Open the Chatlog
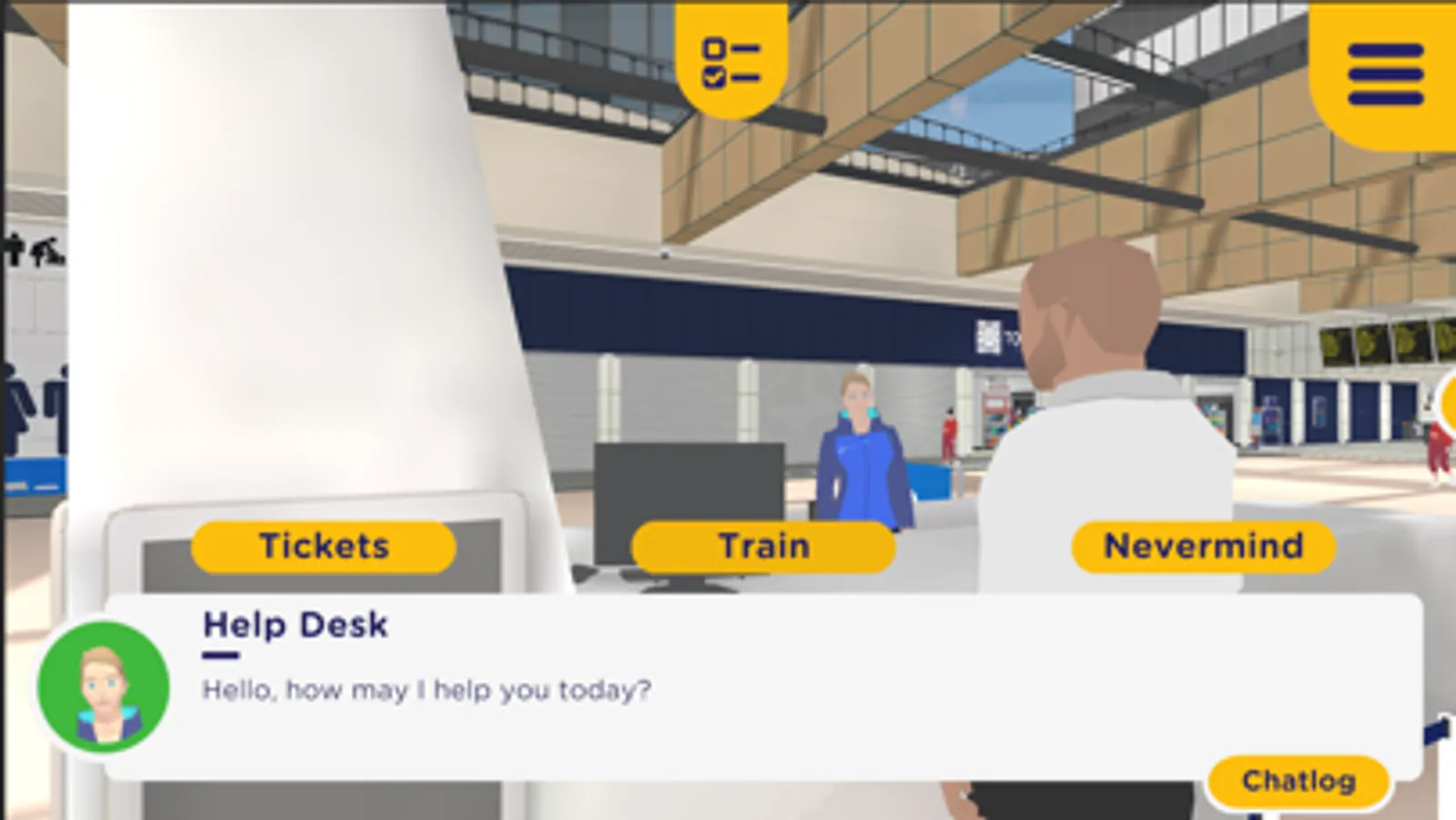The height and width of the screenshot is (820, 1456). 1299,779
